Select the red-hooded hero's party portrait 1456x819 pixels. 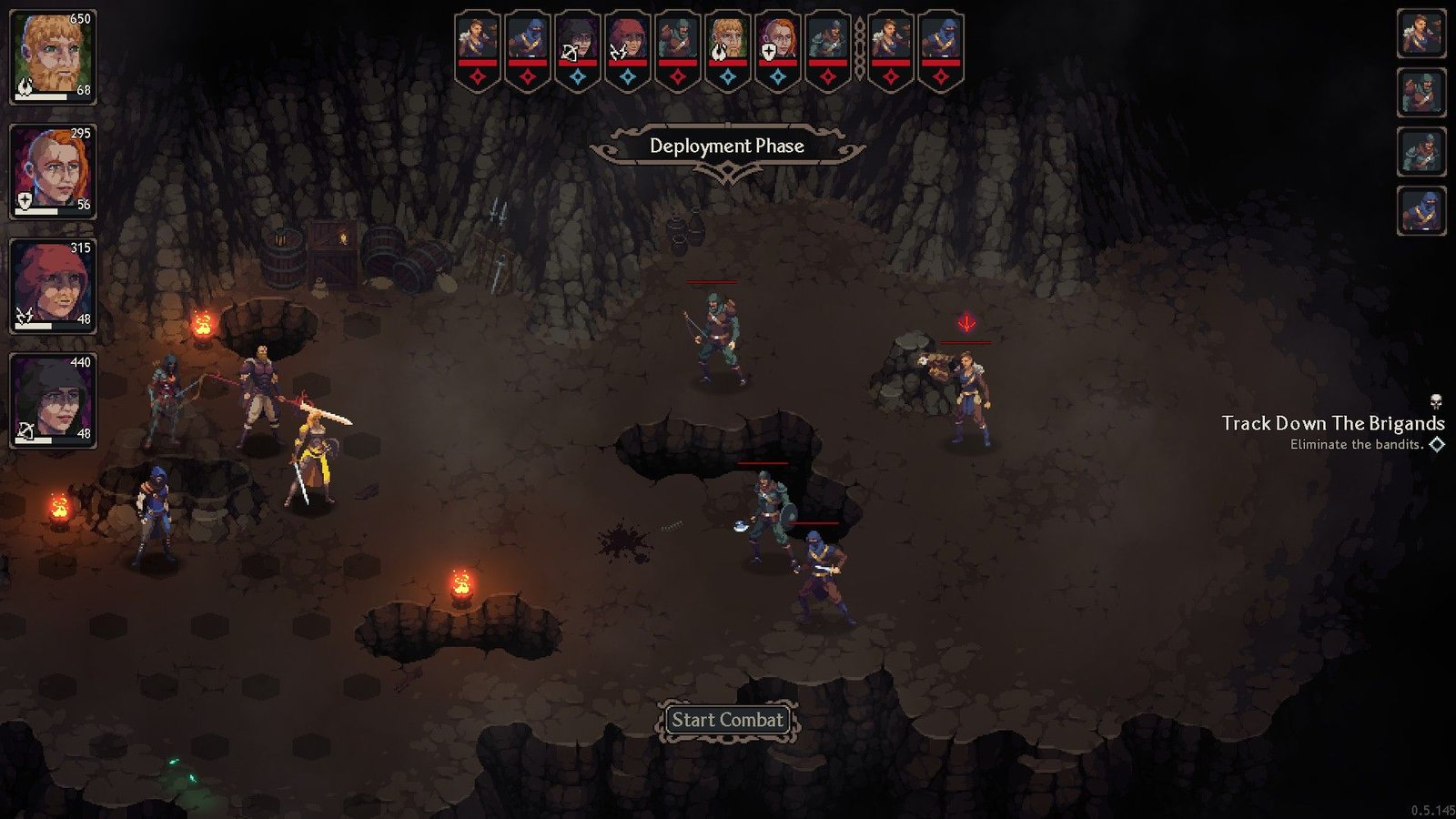click(x=53, y=286)
